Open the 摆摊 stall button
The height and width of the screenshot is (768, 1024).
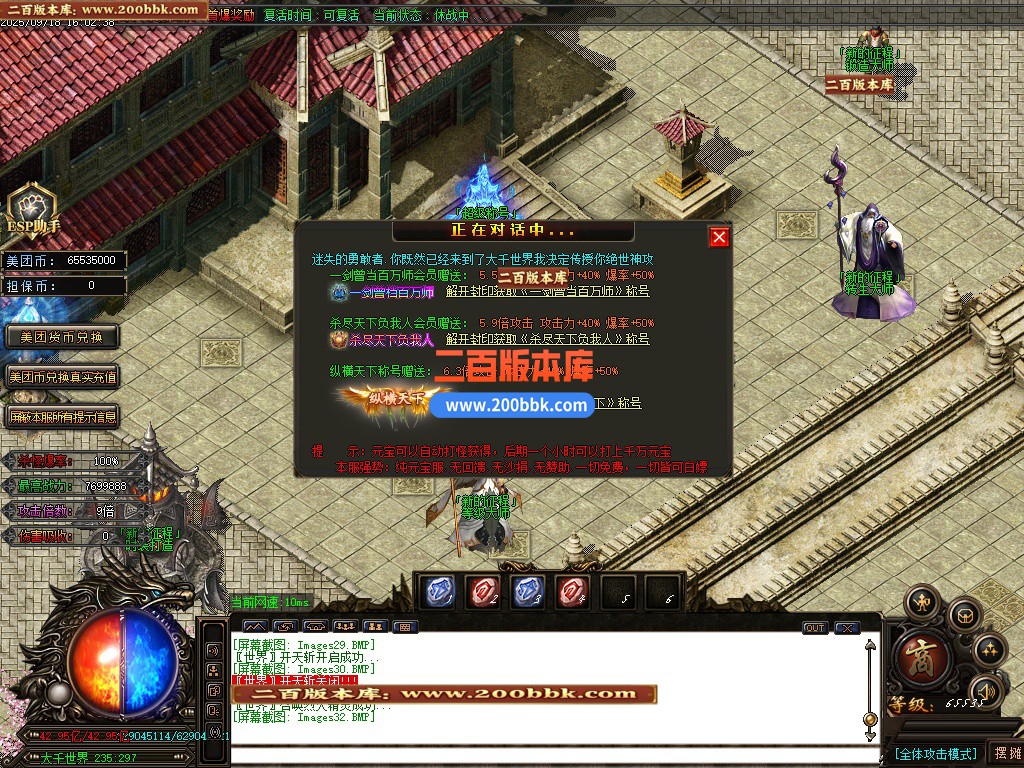point(1005,753)
